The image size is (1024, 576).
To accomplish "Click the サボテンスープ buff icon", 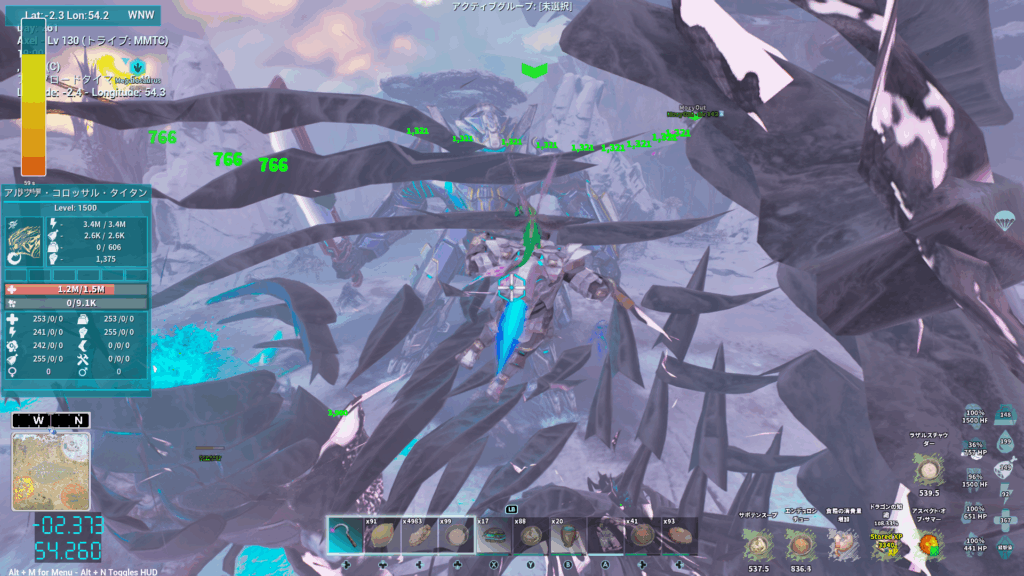I will [x=758, y=544].
